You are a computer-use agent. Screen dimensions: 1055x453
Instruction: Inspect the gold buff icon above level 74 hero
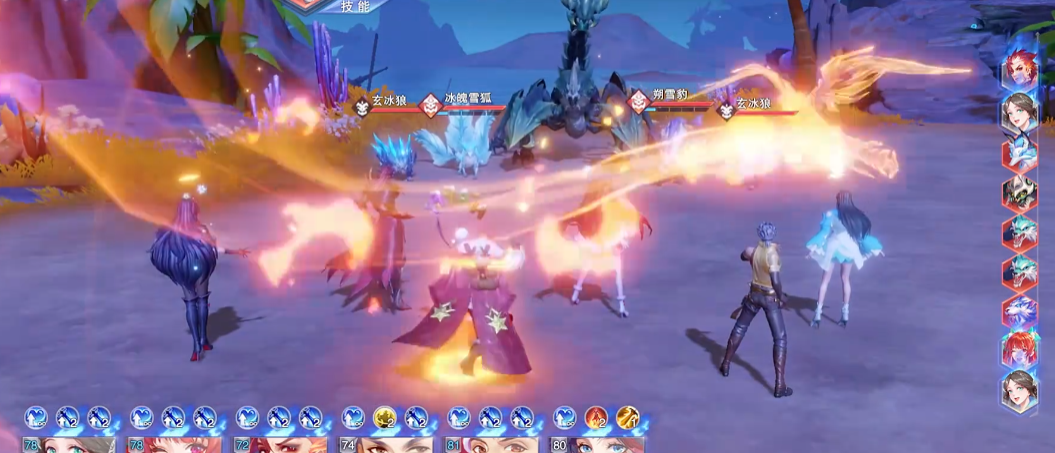385,418
